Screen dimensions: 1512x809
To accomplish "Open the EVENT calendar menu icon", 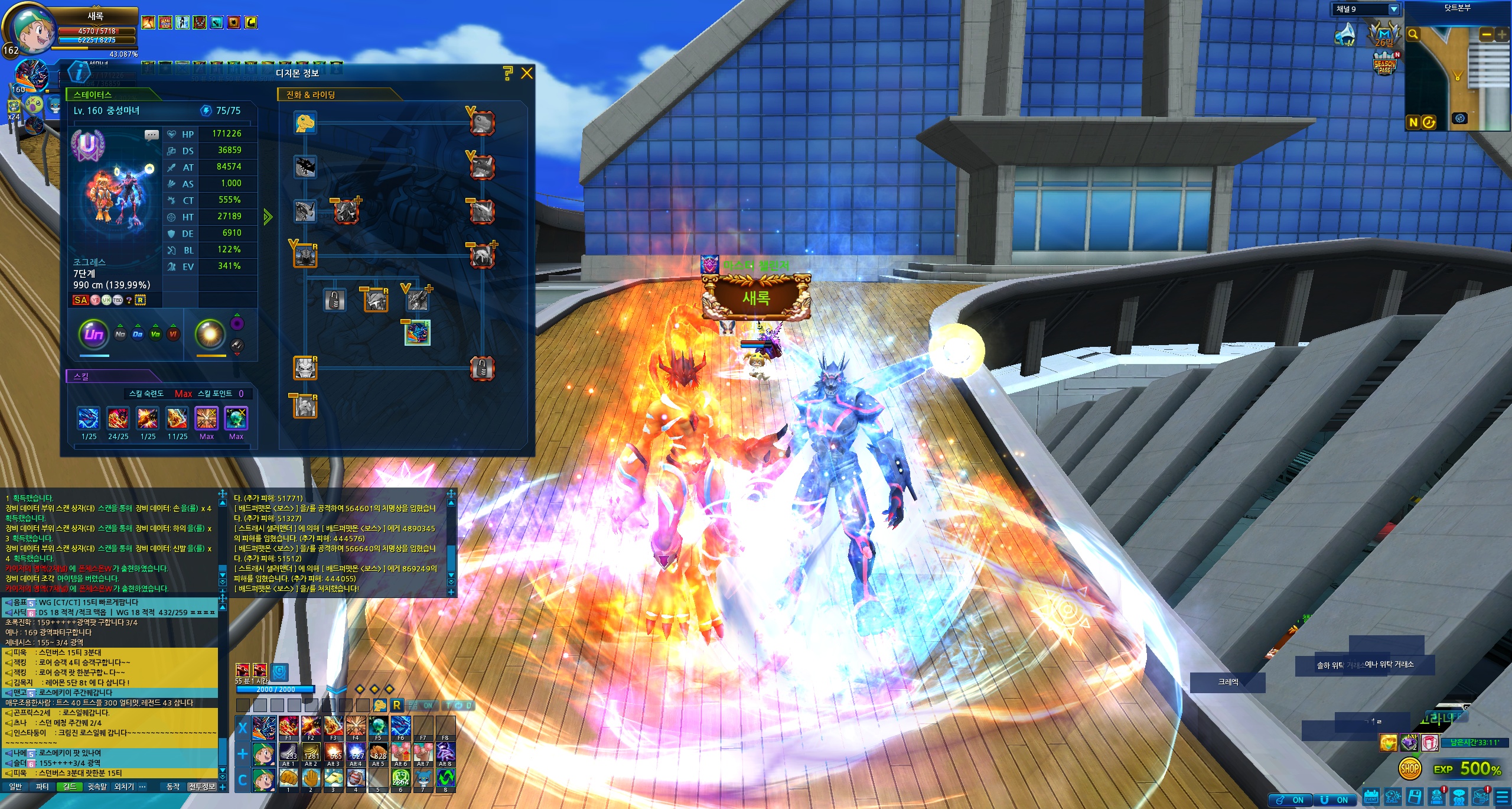I will (x=1371, y=797).
